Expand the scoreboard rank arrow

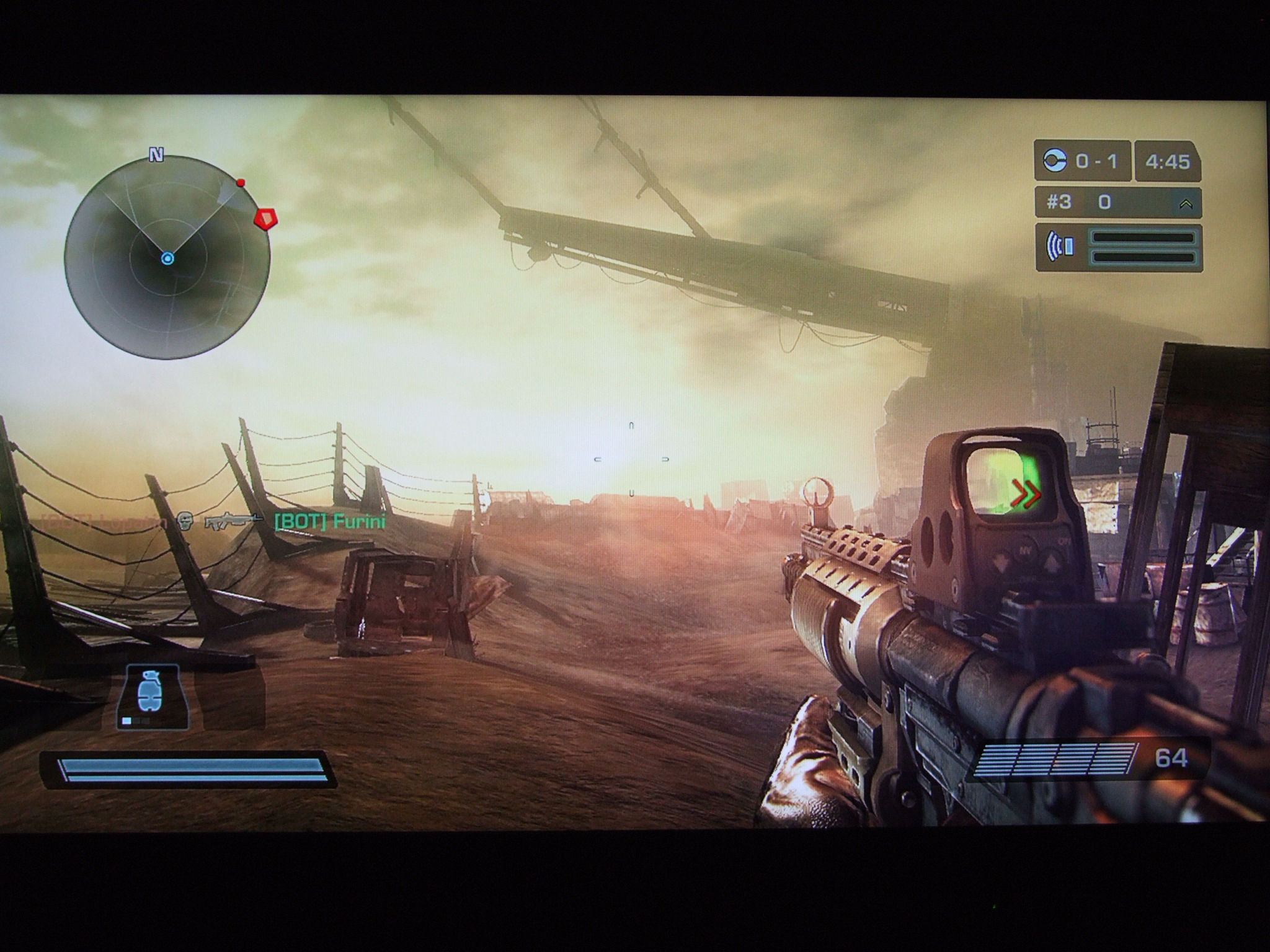tap(1186, 203)
